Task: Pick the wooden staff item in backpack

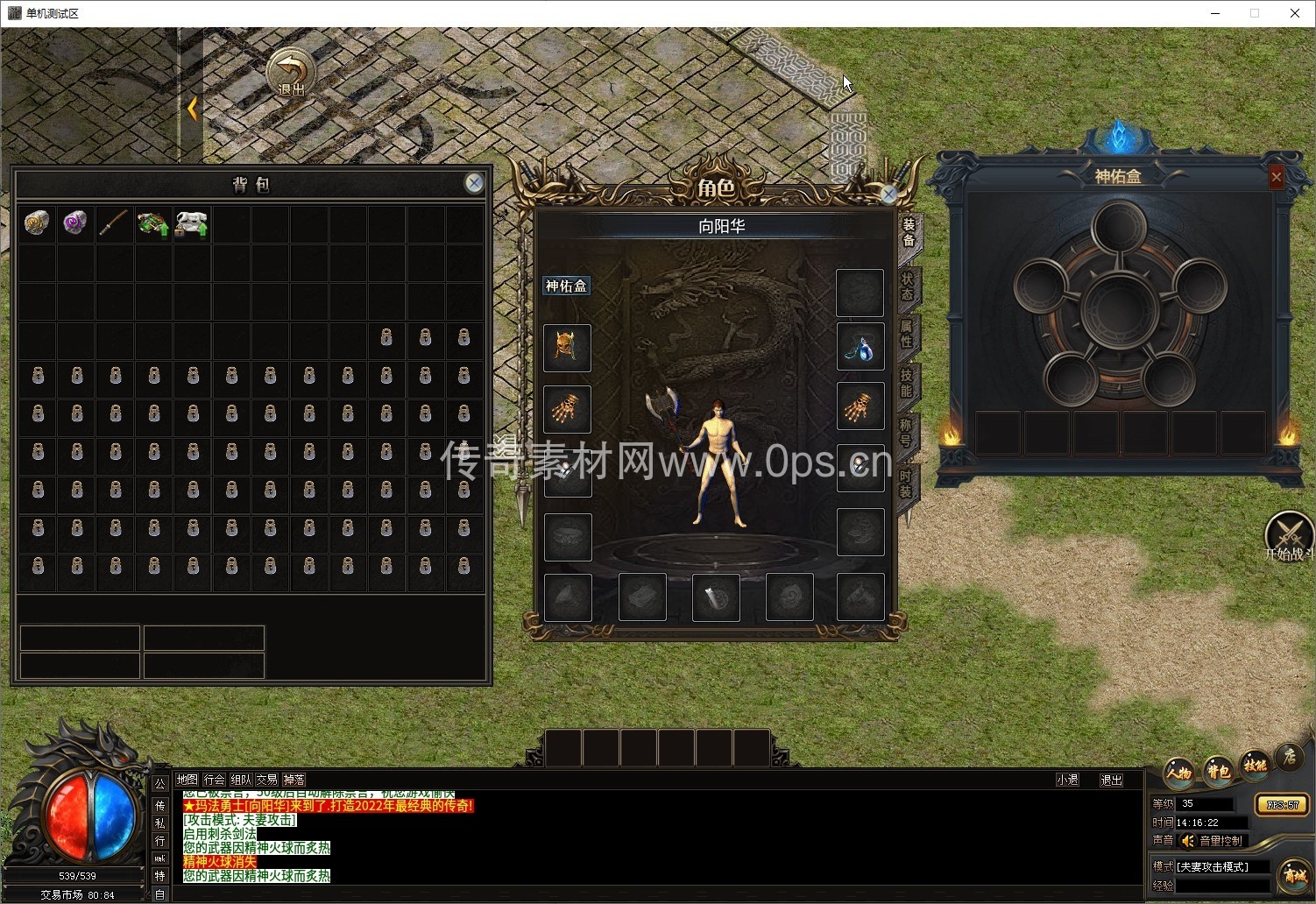Action: click(114, 223)
